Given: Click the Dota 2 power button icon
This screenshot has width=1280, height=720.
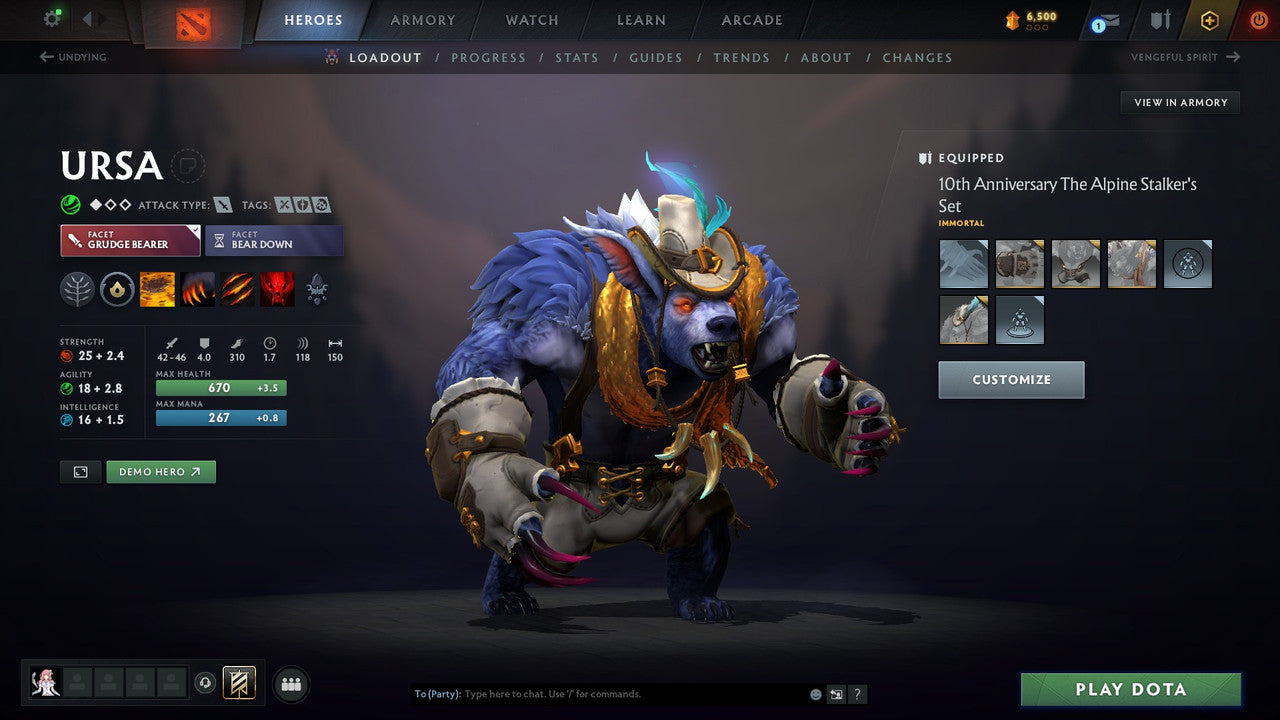Looking at the screenshot, I should [1258, 20].
